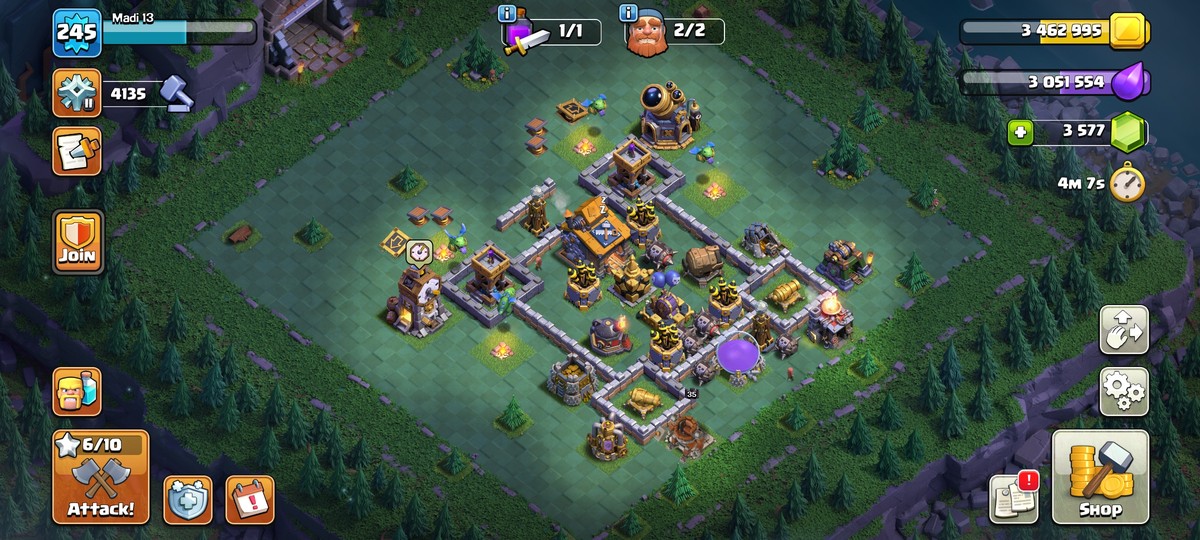Show builder info for 2/2 builders
Screen dimensions: 1200x540
[629, 13]
